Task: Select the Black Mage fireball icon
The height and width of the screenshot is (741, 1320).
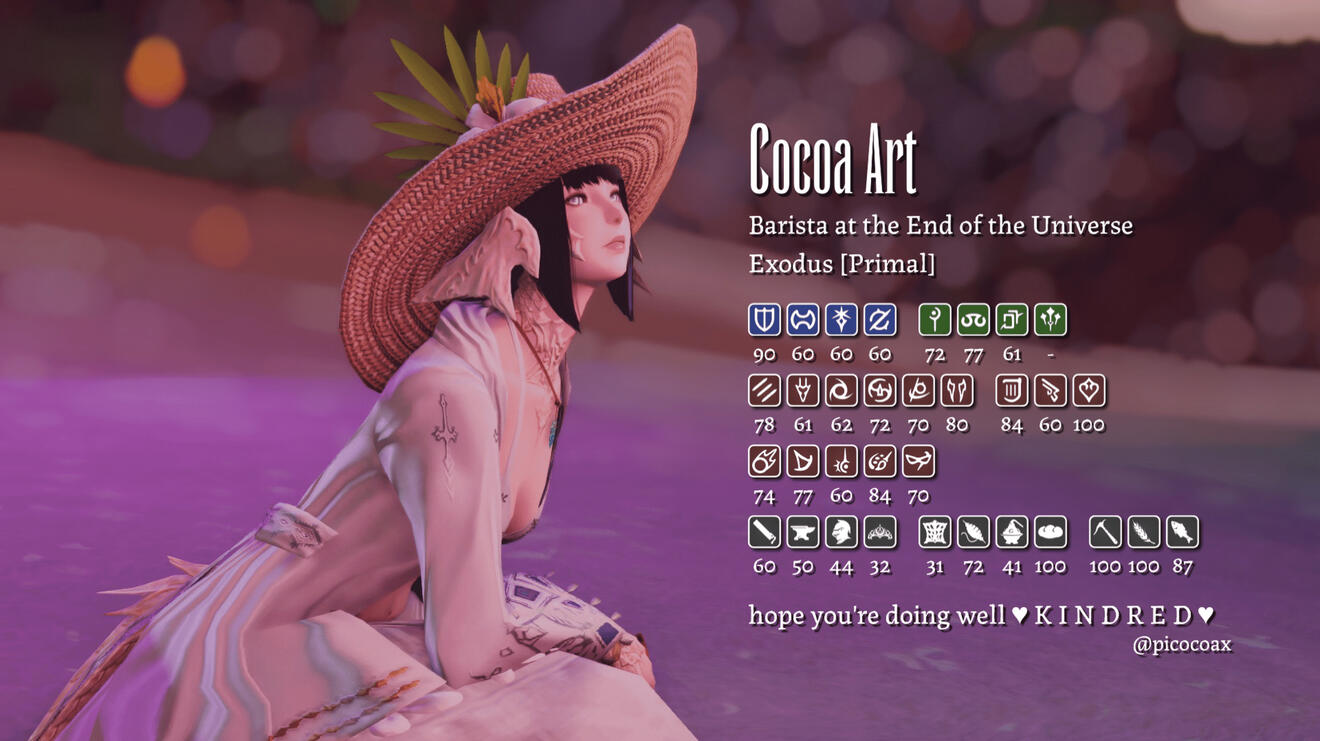Action: tap(764, 462)
